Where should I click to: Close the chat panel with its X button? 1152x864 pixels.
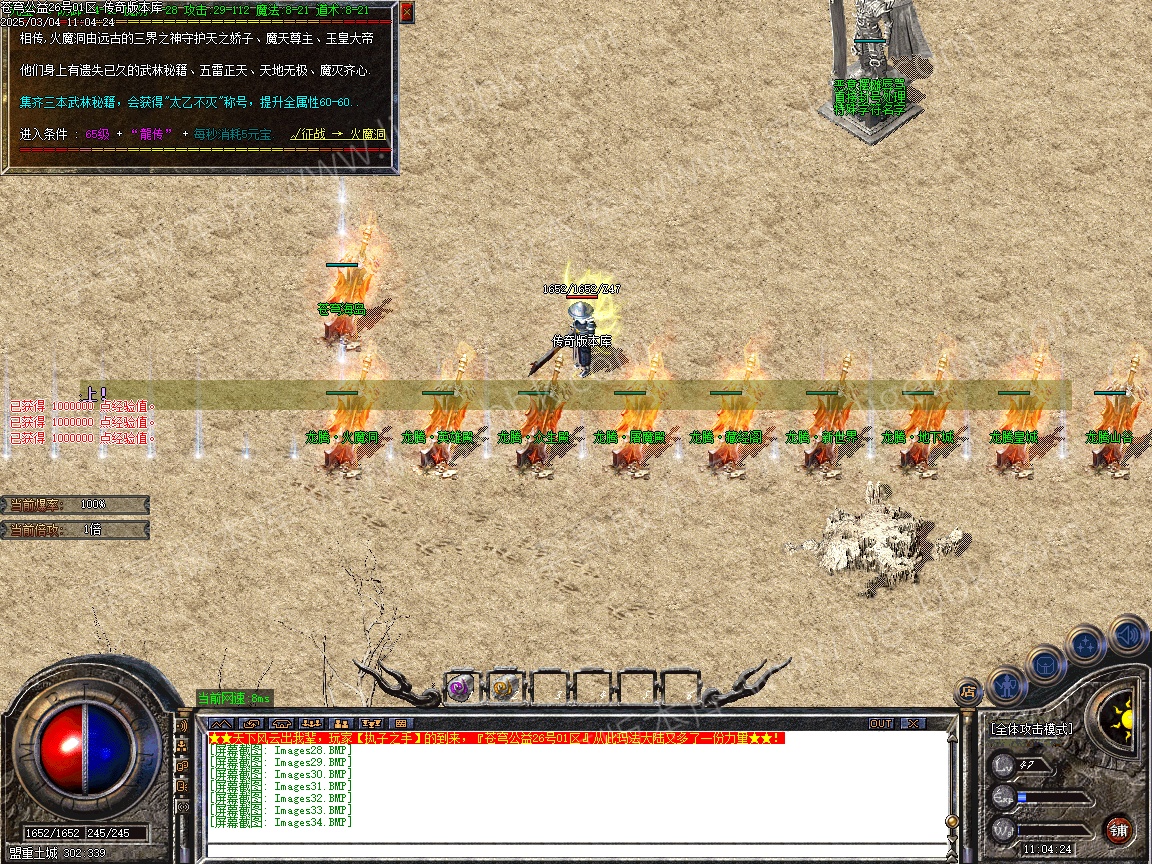click(x=913, y=723)
